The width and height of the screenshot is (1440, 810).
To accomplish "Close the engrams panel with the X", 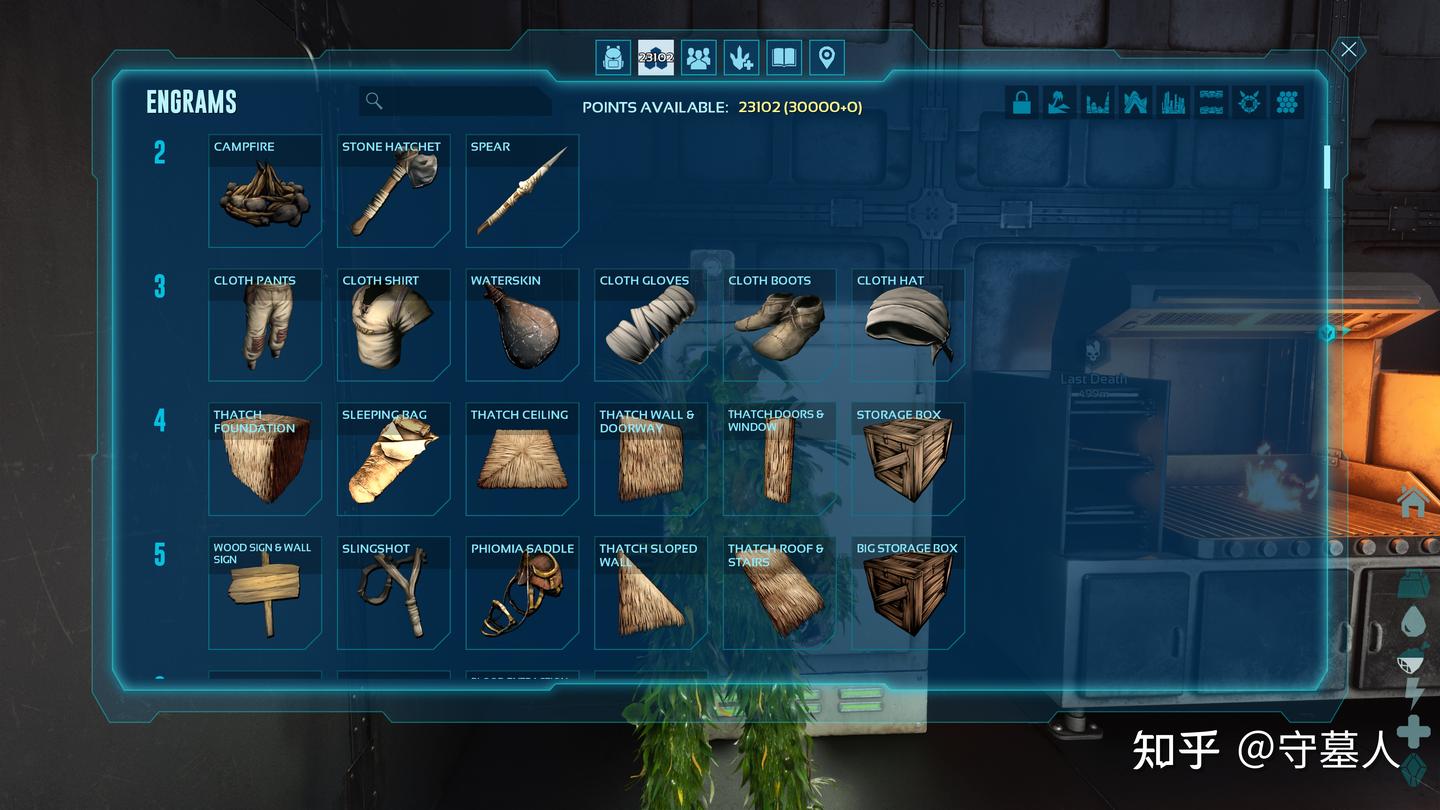I will pyautogui.click(x=1349, y=50).
